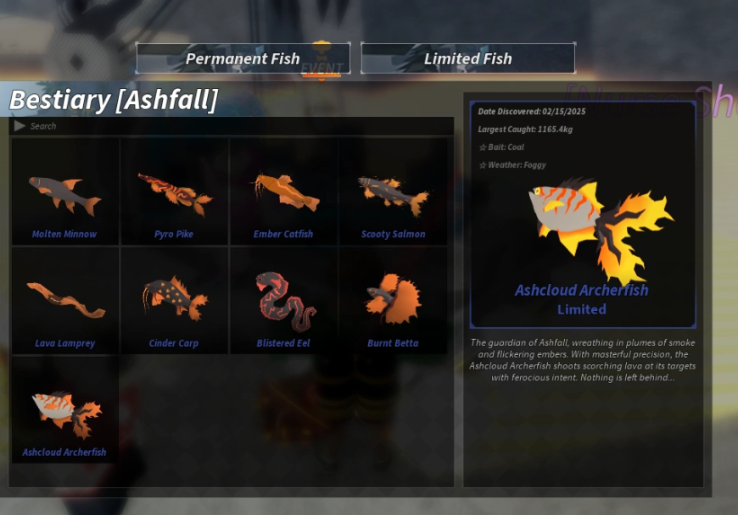
Task: Select the Burnt Betta tile
Action: point(393,301)
